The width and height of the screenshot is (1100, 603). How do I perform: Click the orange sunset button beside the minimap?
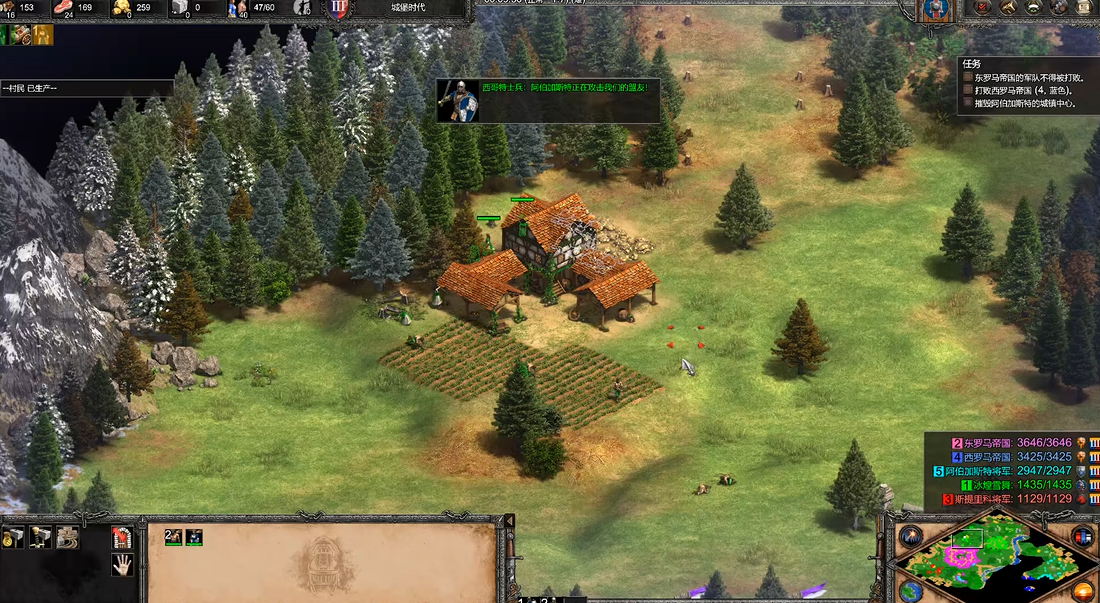(1084, 590)
